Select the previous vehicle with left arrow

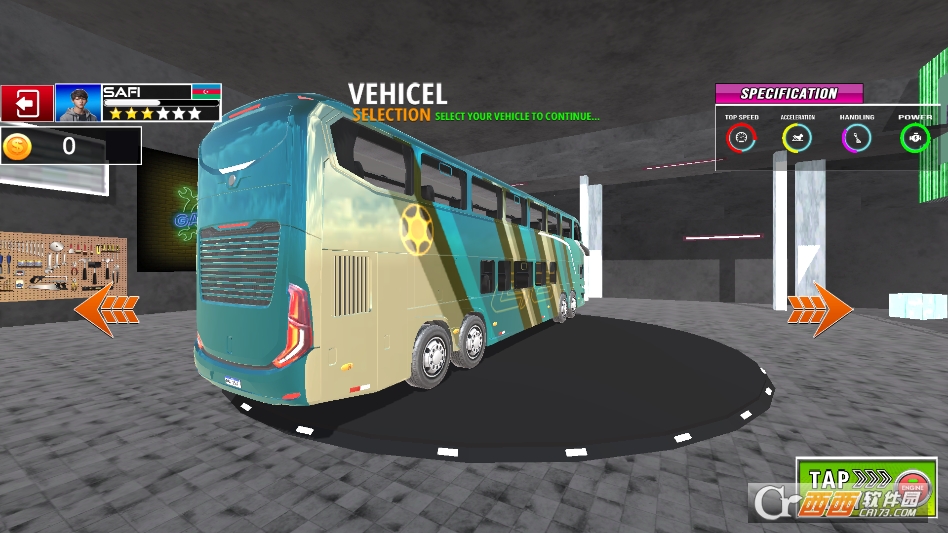(x=106, y=309)
